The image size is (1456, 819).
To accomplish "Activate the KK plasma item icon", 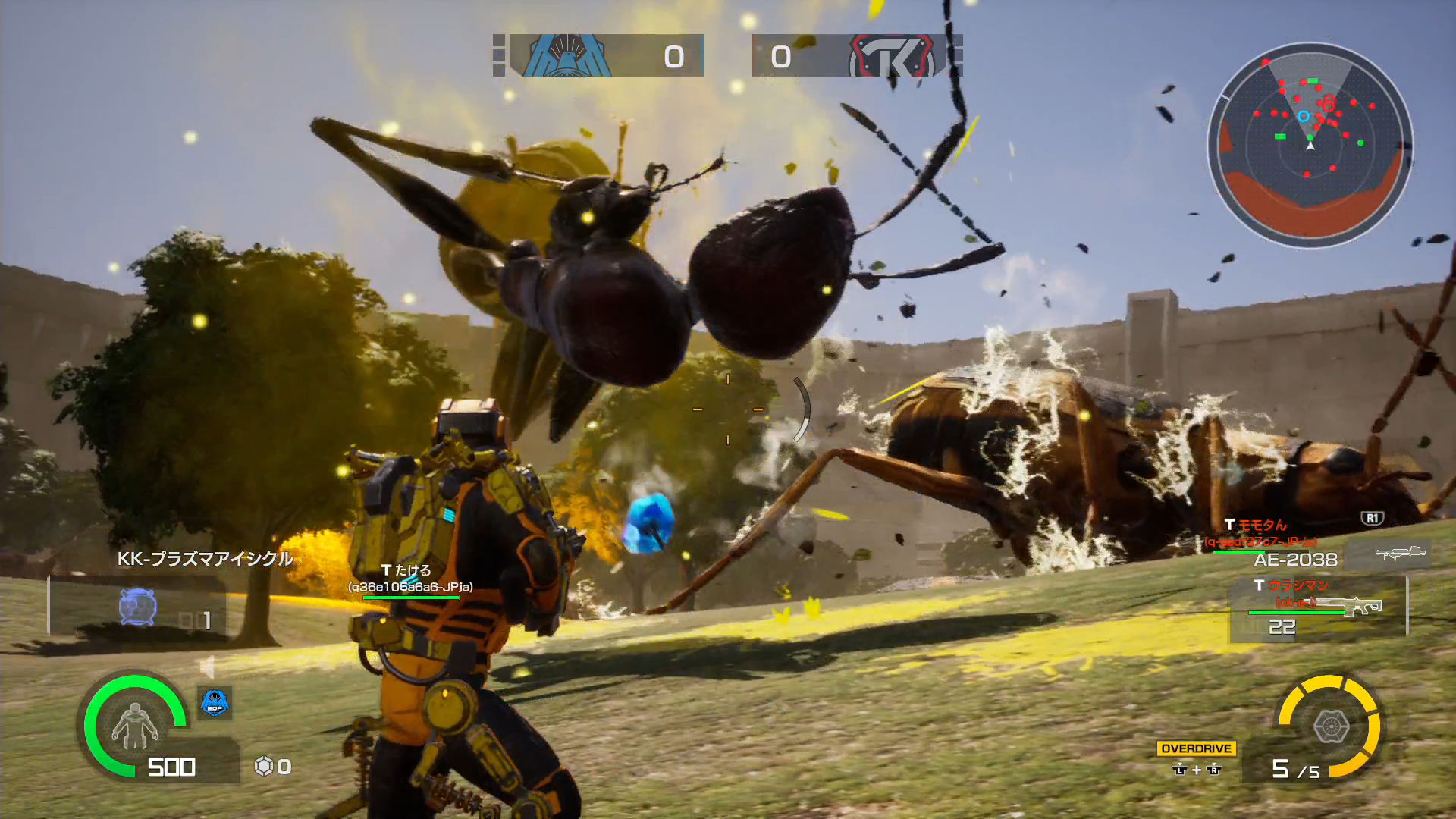I will 138,607.
